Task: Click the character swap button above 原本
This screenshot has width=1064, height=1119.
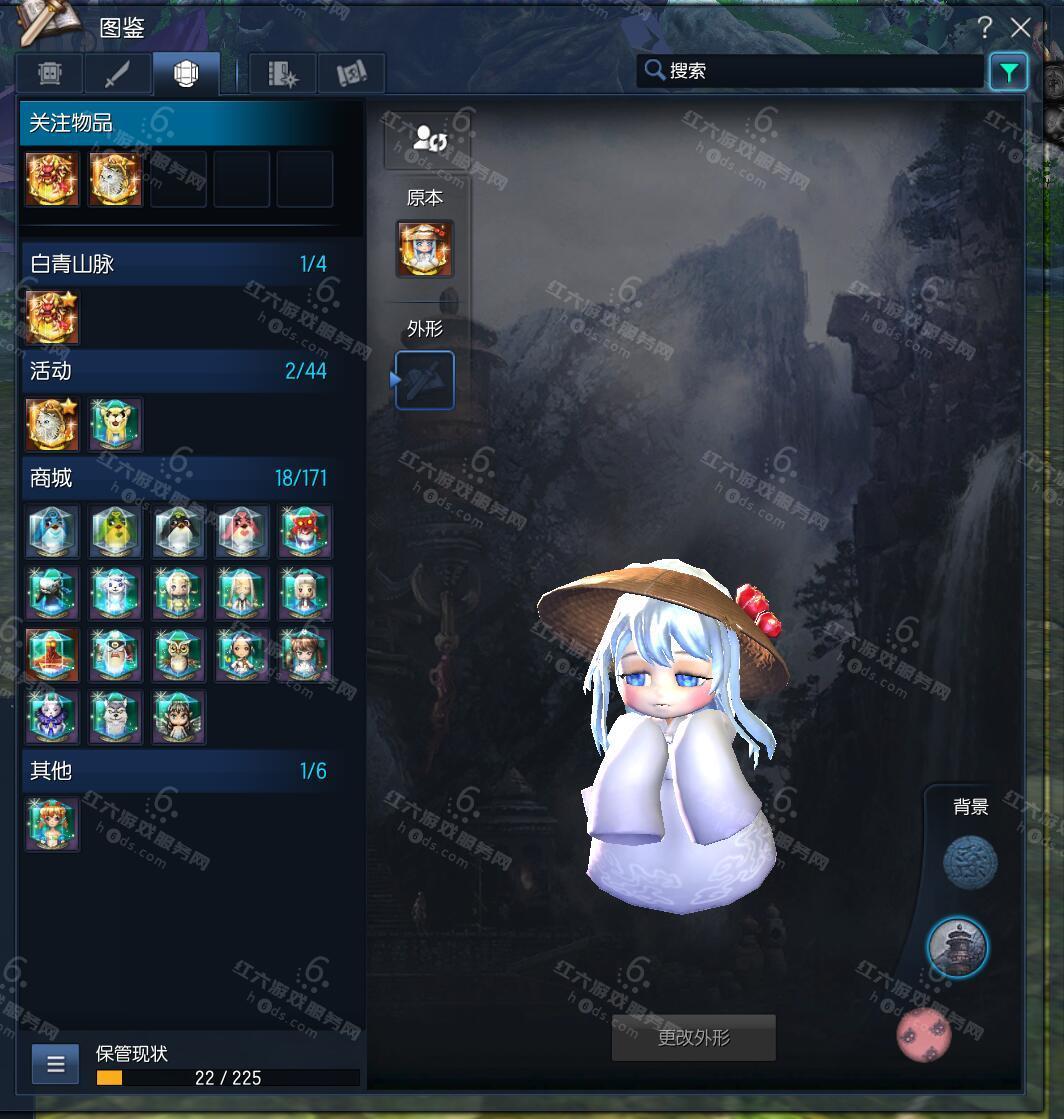Action: 427,140
